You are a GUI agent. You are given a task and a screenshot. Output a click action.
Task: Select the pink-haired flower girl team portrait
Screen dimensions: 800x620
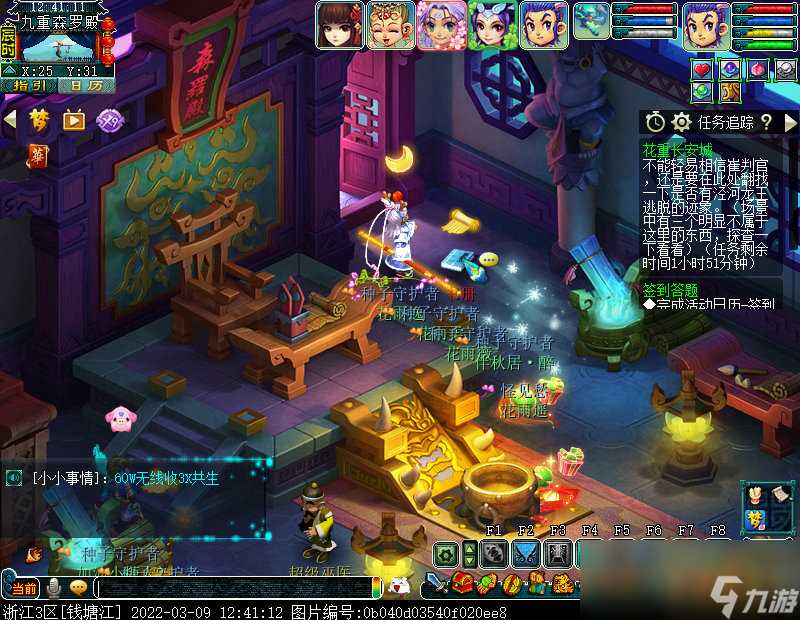click(441, 25)
